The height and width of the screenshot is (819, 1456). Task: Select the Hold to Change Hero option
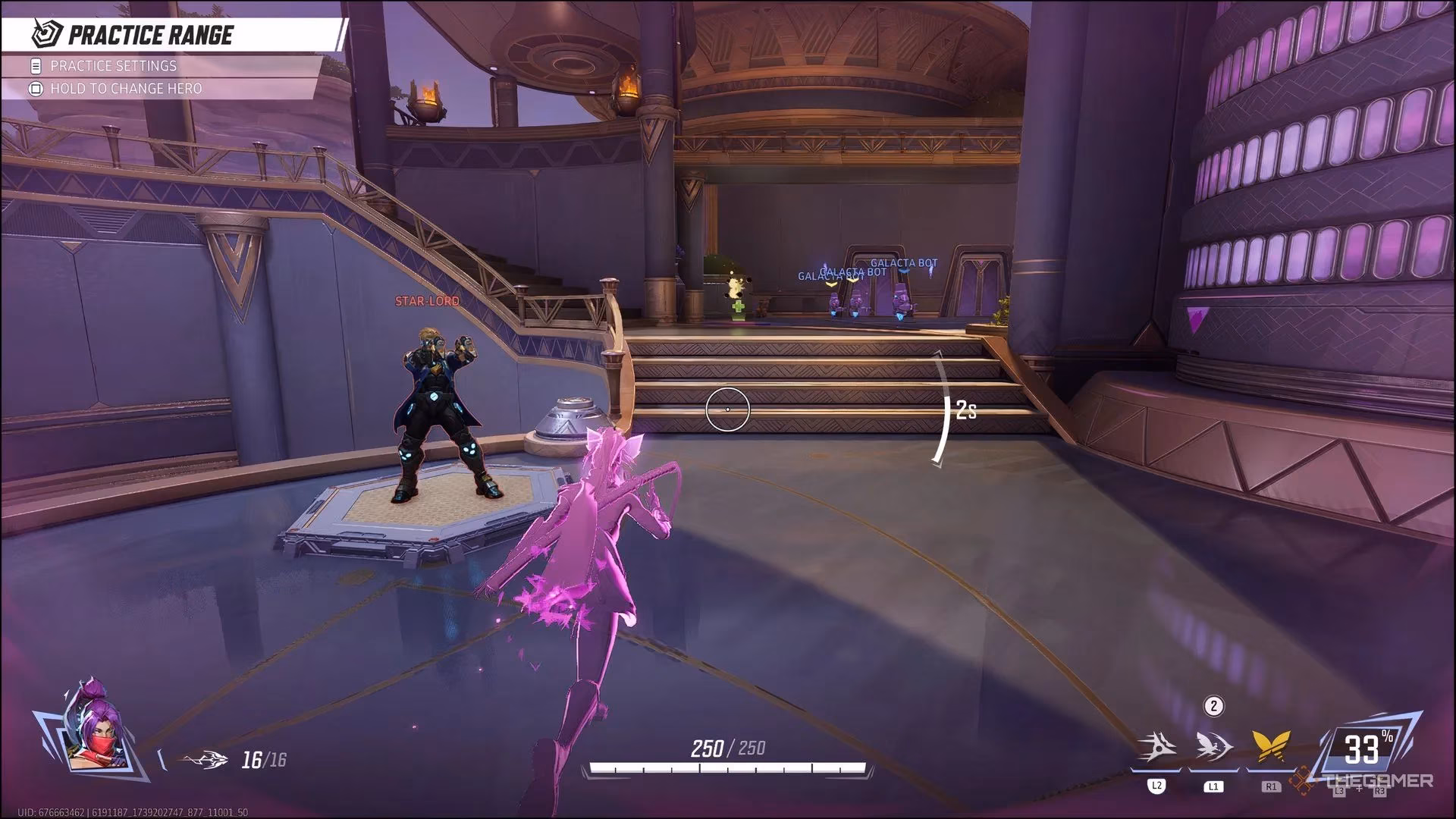click(126, 89)
